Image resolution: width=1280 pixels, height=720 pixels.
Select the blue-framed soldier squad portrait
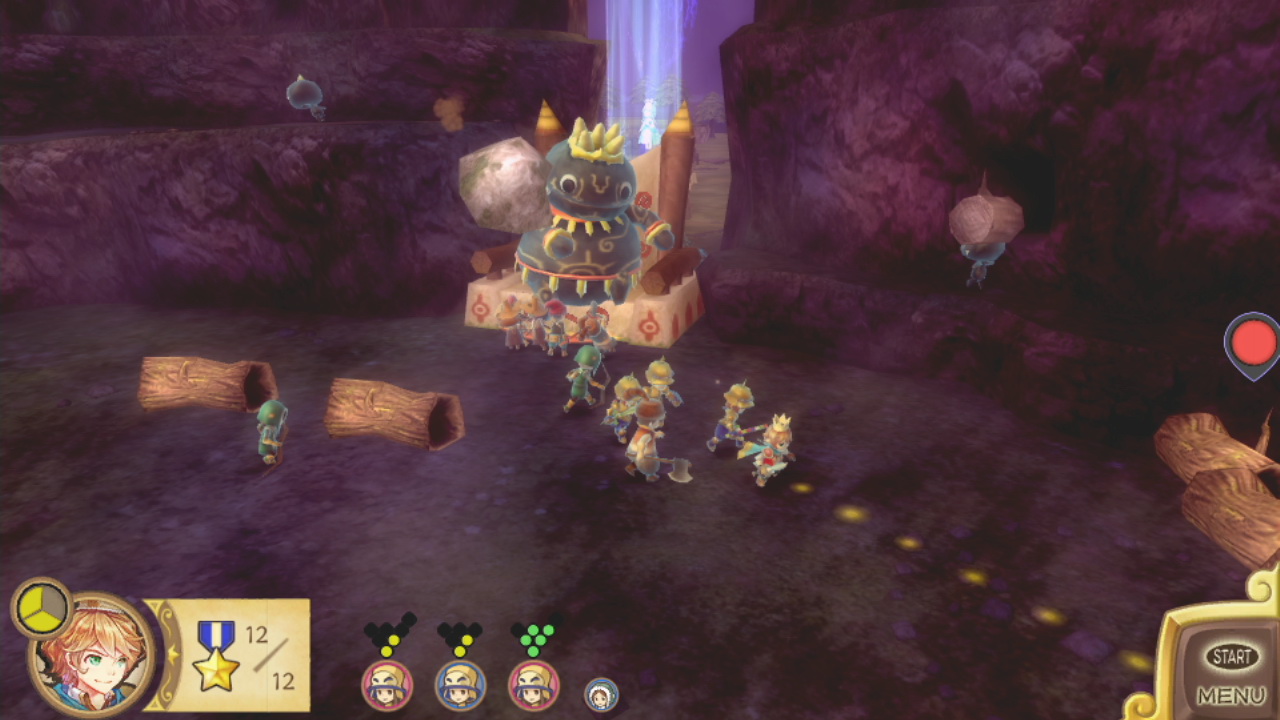point(460,686)
